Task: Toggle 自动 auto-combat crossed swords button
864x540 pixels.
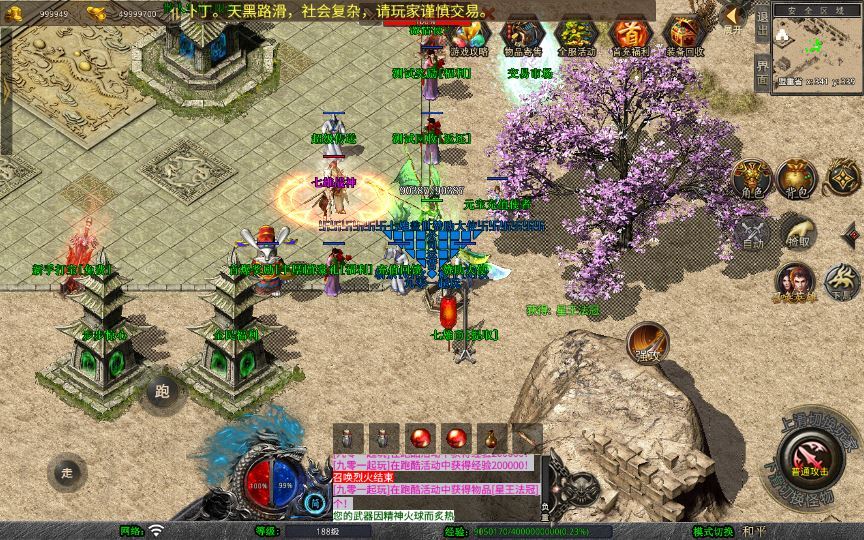Action: [752, 232]
